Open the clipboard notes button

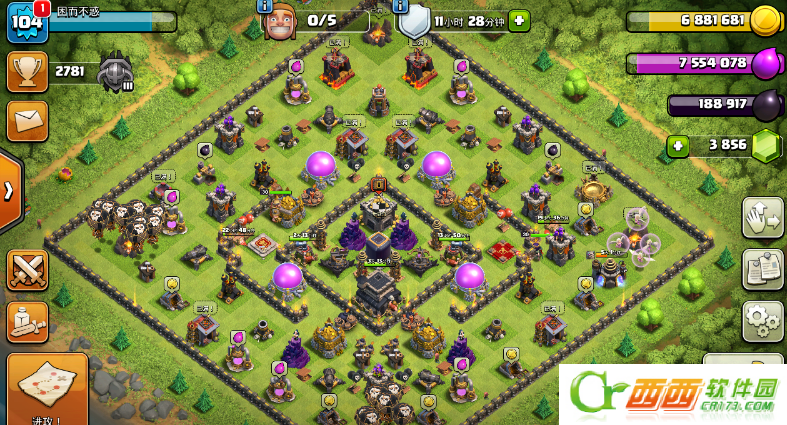tap(762, 269)
